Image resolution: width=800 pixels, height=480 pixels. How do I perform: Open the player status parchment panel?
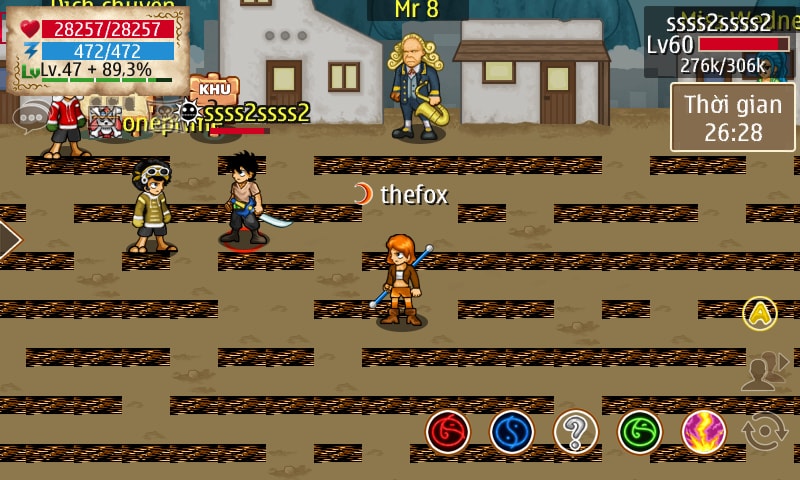coord(98,48)
